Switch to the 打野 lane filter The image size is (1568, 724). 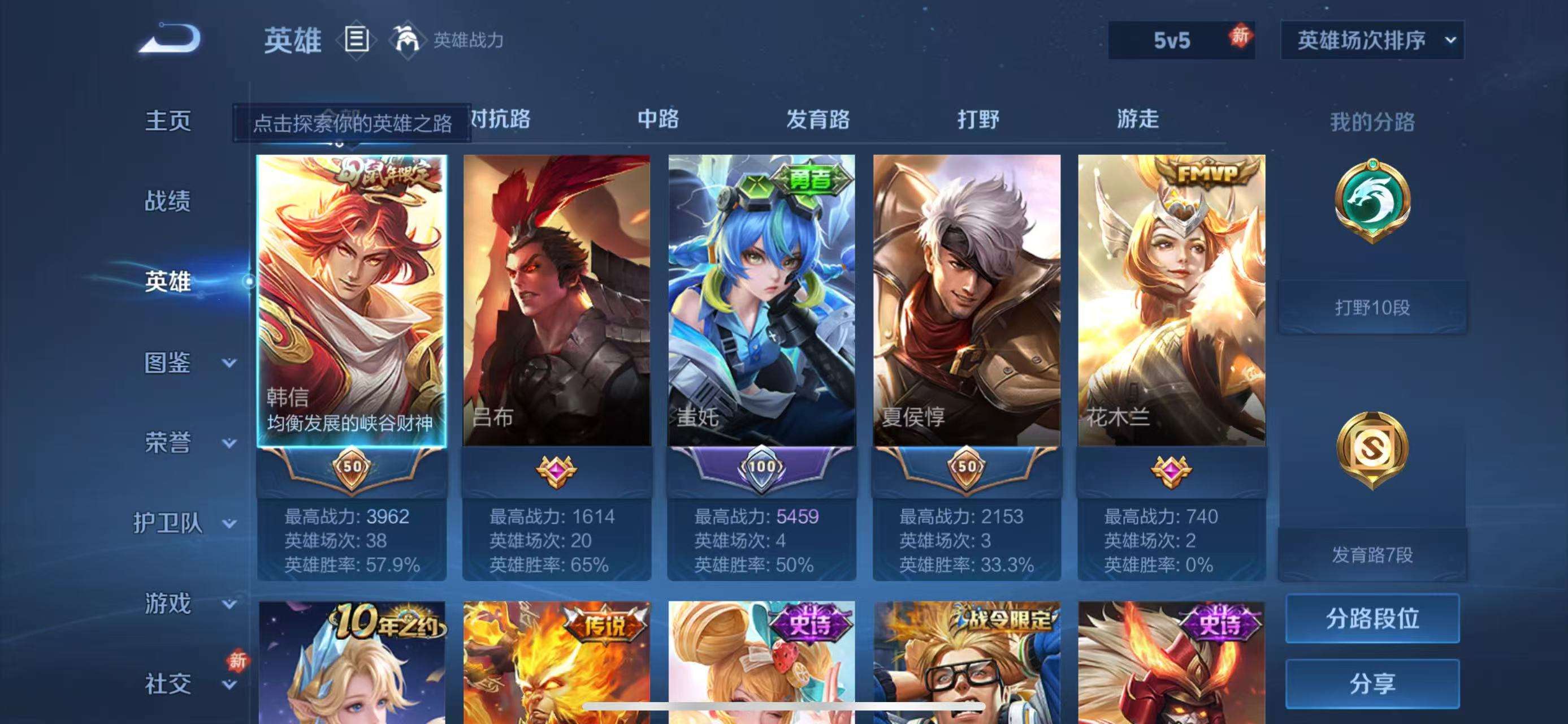[979, 120]
